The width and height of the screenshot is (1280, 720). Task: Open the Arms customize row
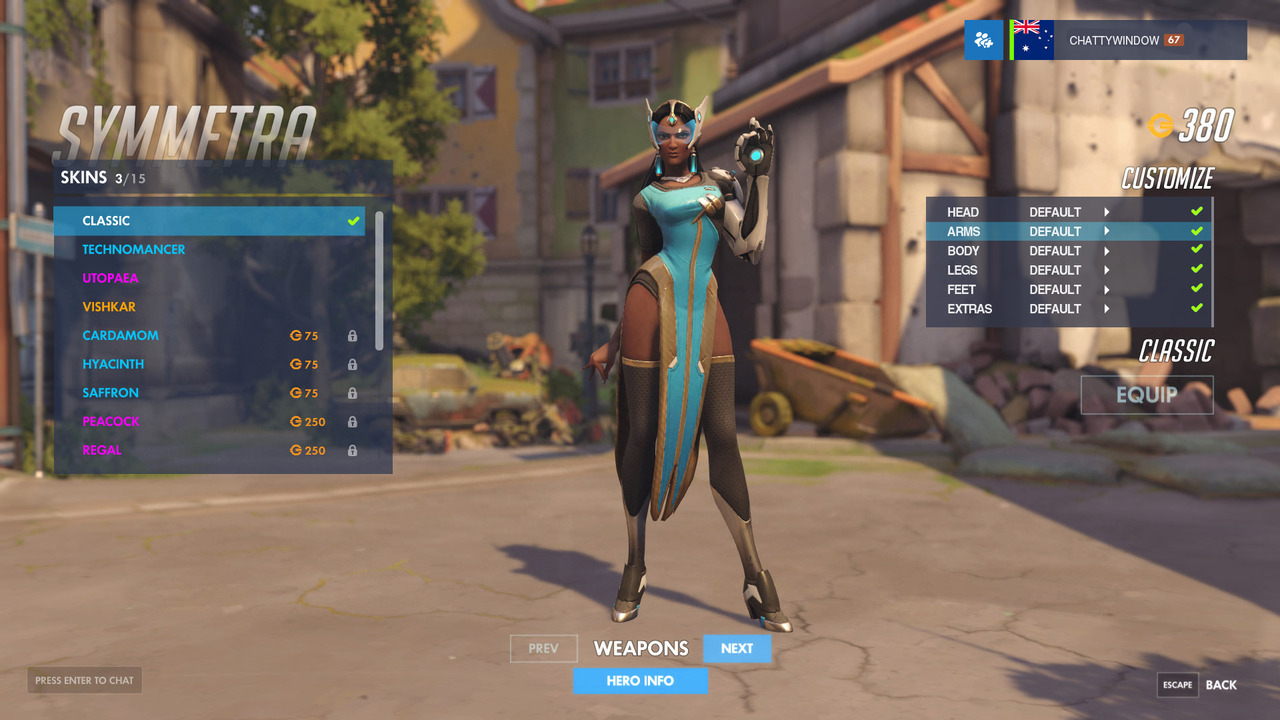(1067, 231)
